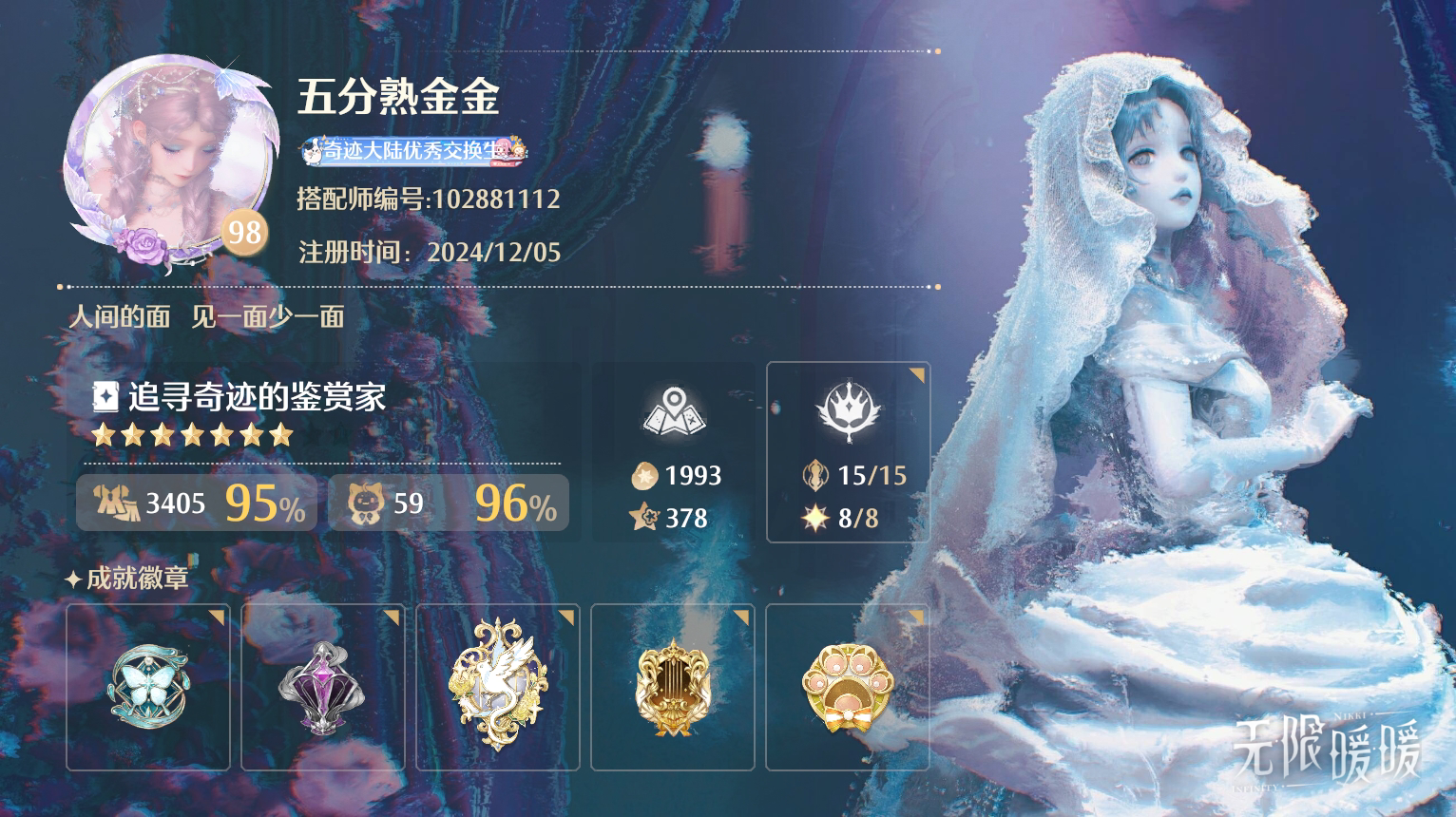Viewport: 1456px width, 817px height.
Task: Expand the butterfly badge card corner marker
Action: coord(216,616)
